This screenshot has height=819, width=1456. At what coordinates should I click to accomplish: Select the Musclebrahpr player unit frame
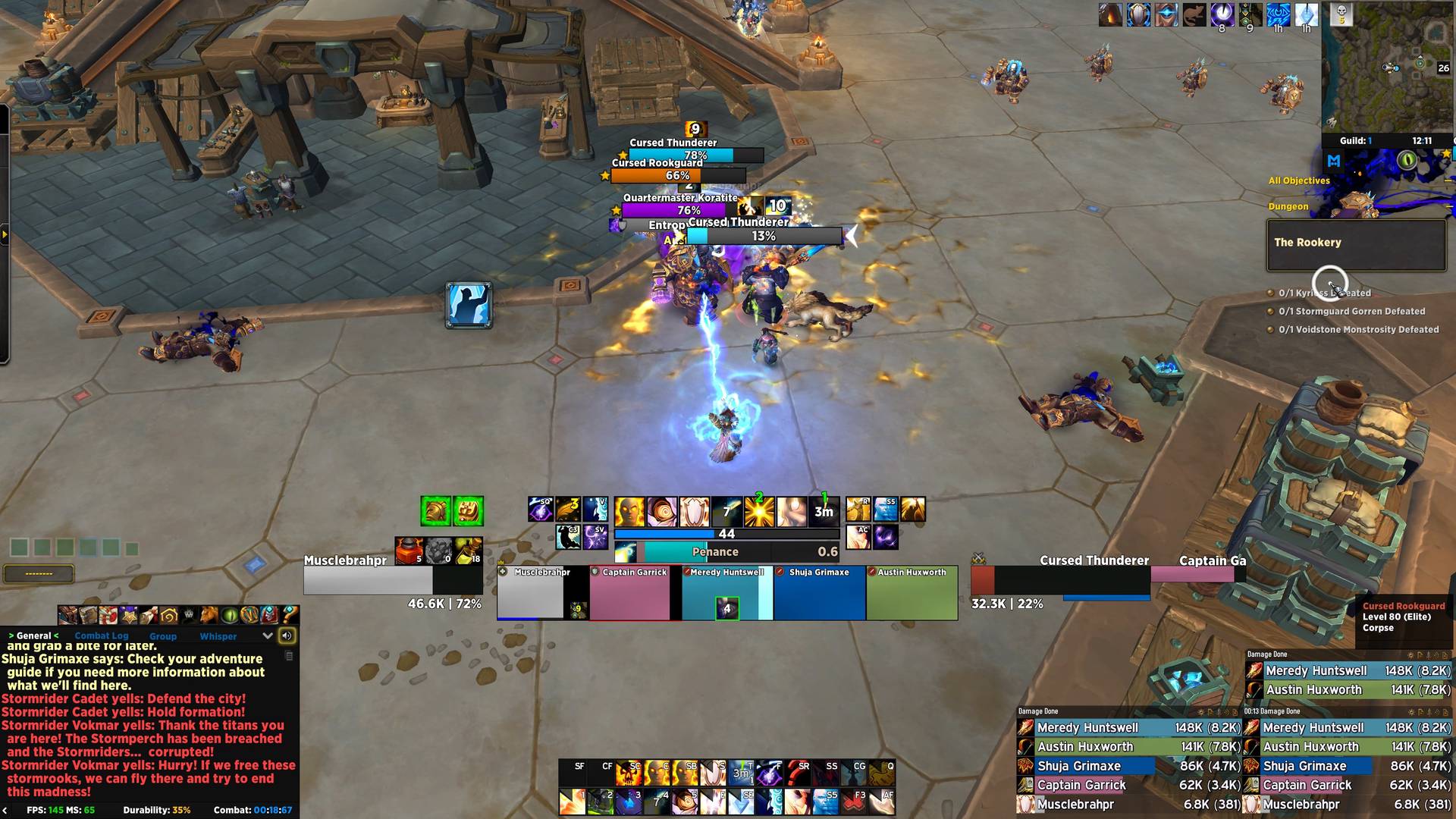pos(368,580)
